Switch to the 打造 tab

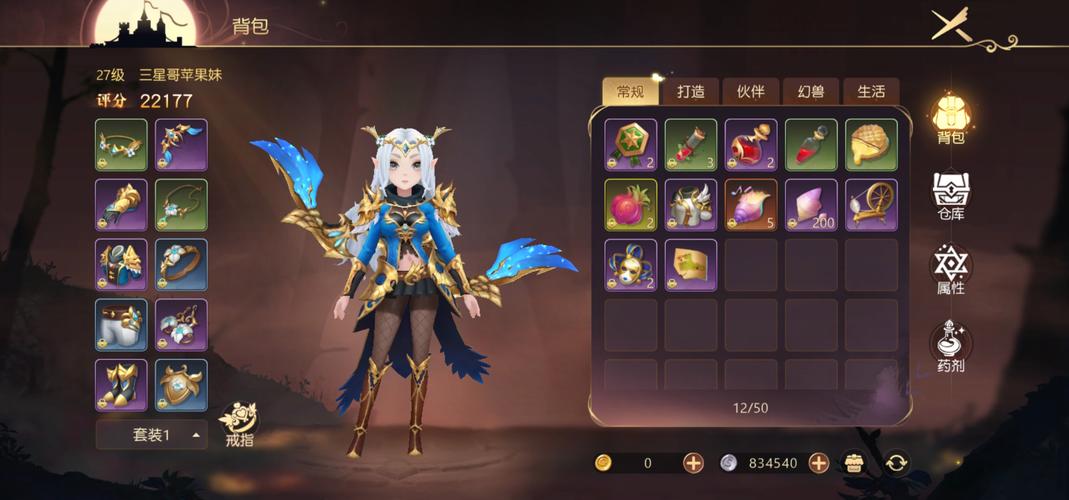[690, 92]
